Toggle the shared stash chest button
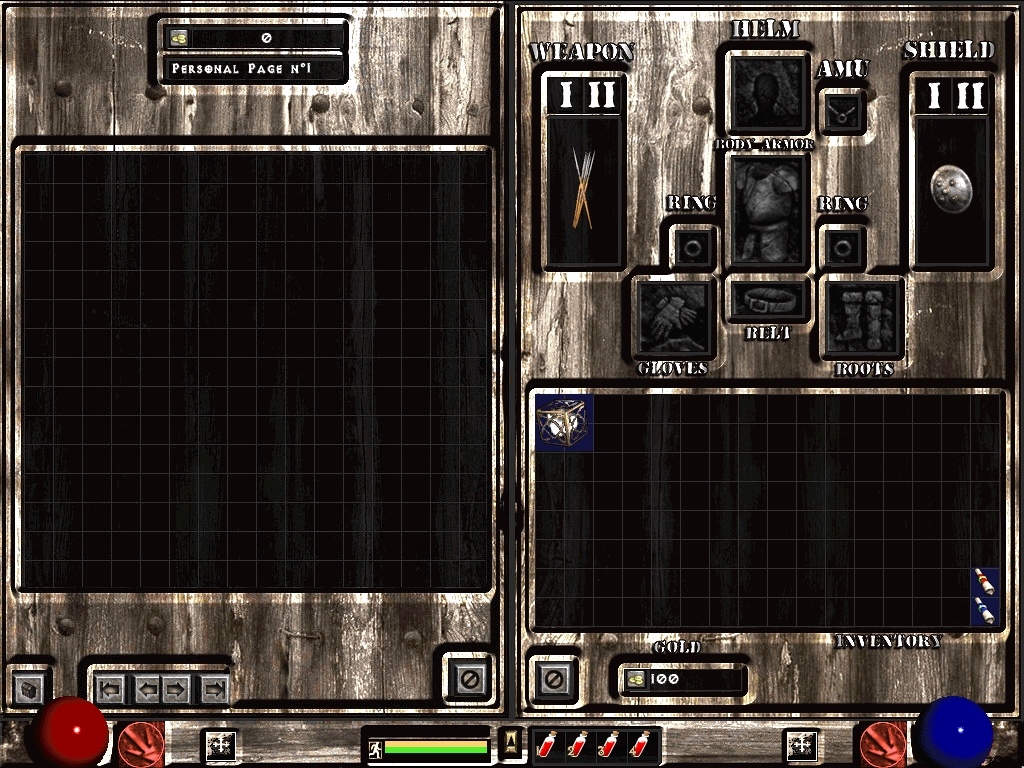This screenshot has width=1024, height=768. coord(31,688)
